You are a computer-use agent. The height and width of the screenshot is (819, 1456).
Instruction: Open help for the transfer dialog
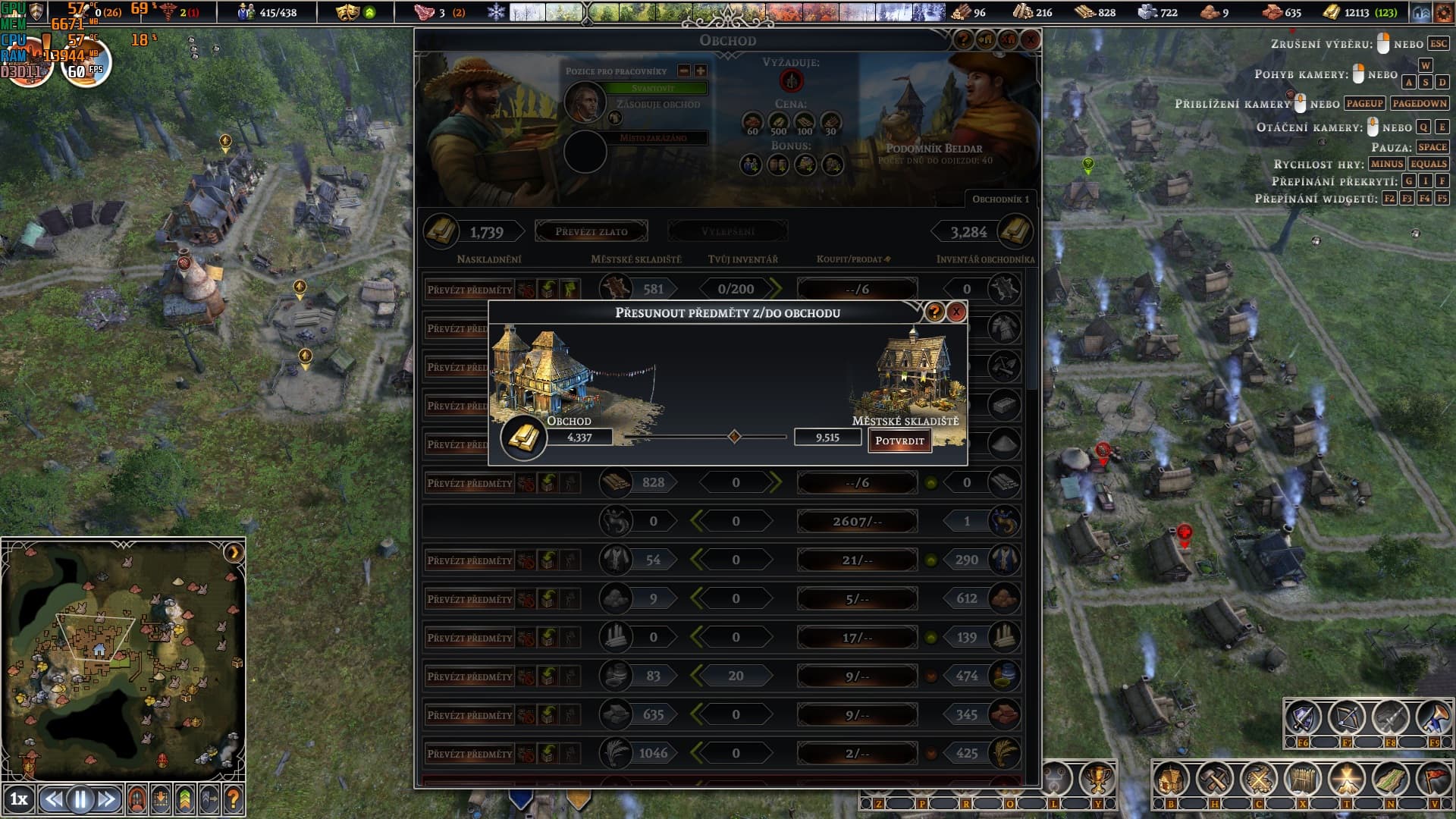point(934,312)
